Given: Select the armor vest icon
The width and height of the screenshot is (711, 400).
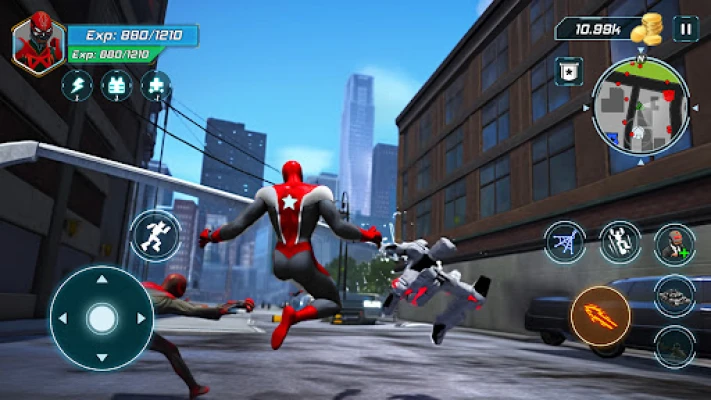Looking at the screenshot, I should [116, 86].
